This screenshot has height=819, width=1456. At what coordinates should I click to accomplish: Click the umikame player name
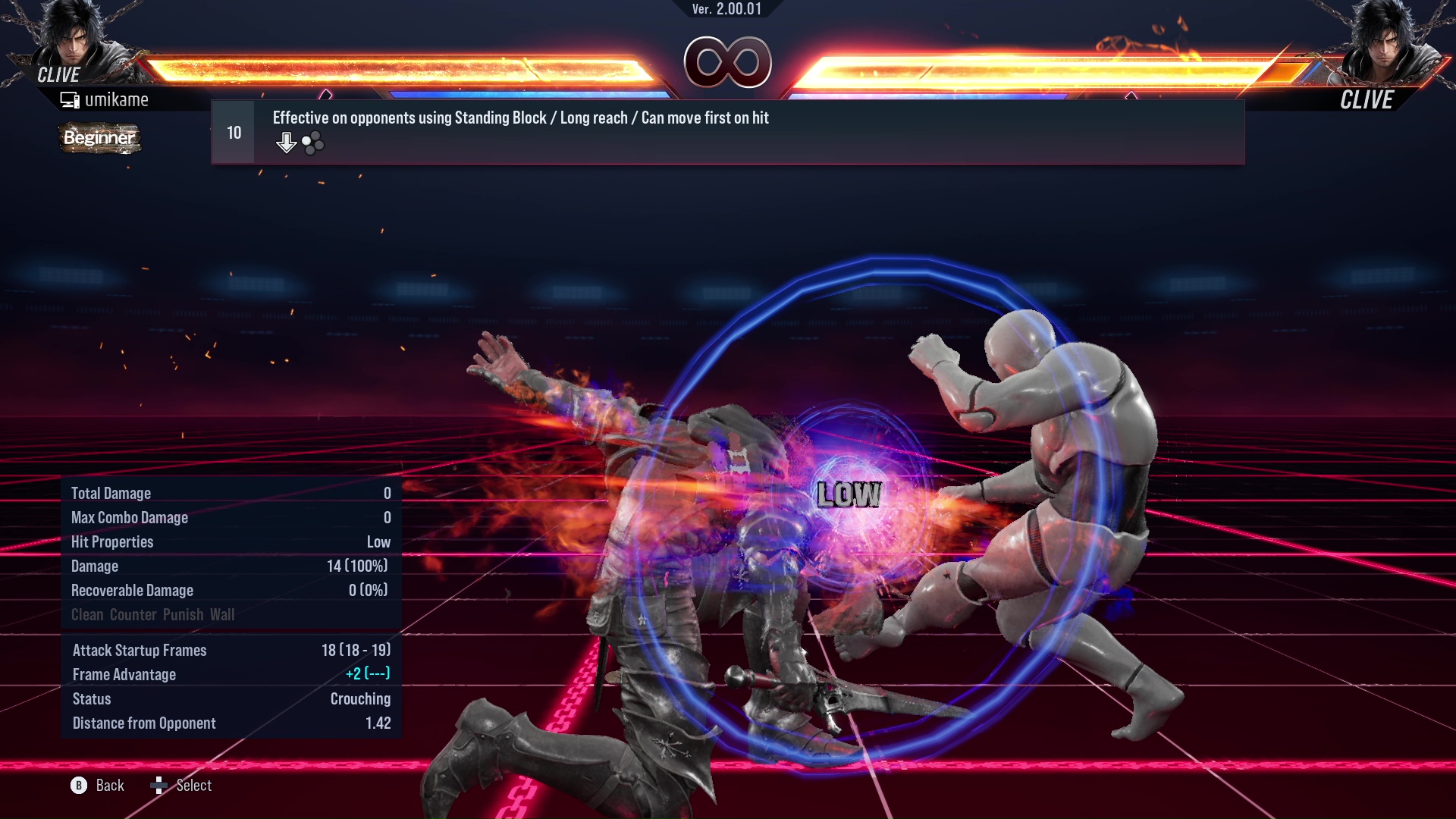tap(118, 99)
